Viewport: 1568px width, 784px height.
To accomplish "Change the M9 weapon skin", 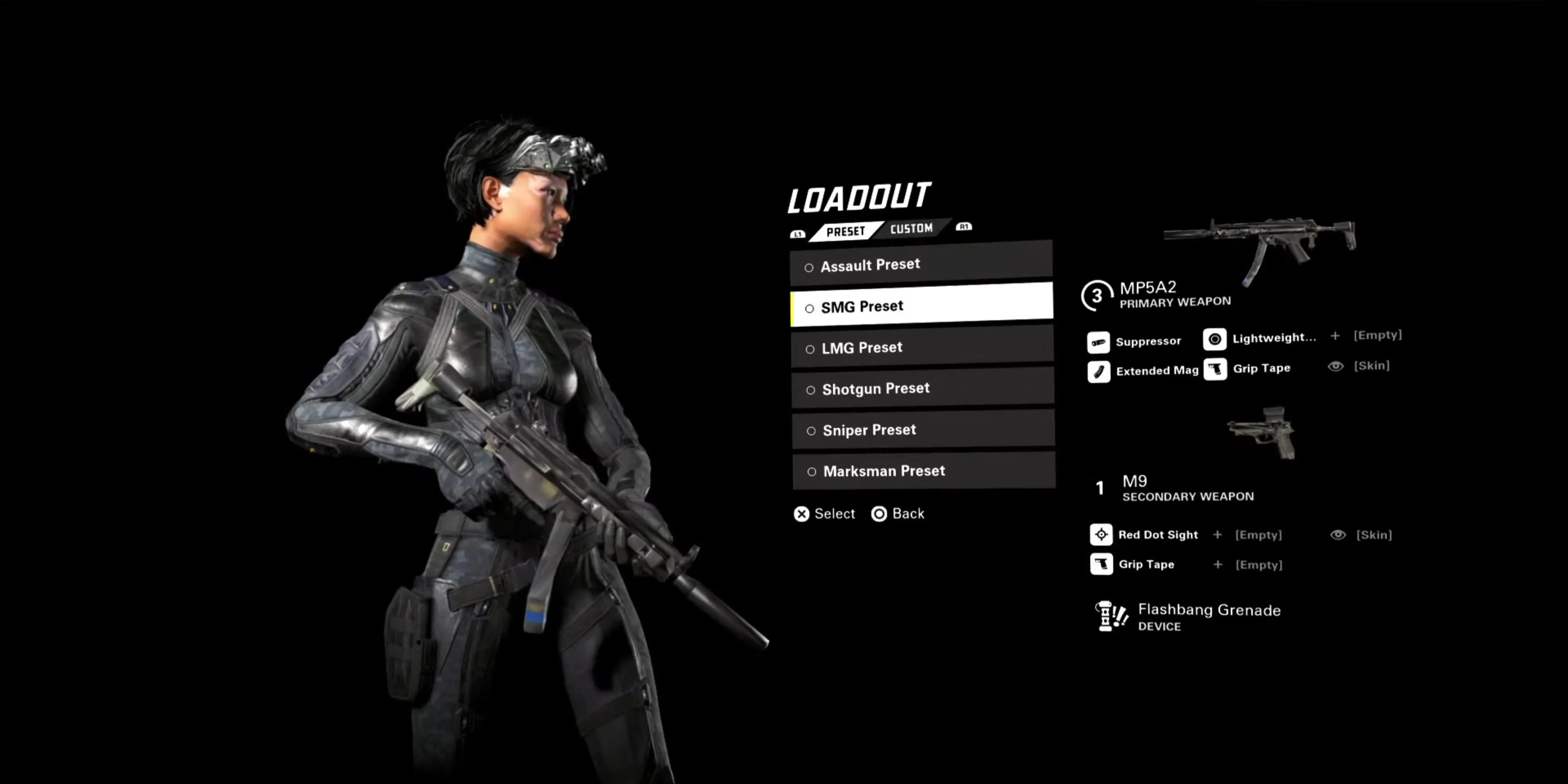I will click(1362, 534).
